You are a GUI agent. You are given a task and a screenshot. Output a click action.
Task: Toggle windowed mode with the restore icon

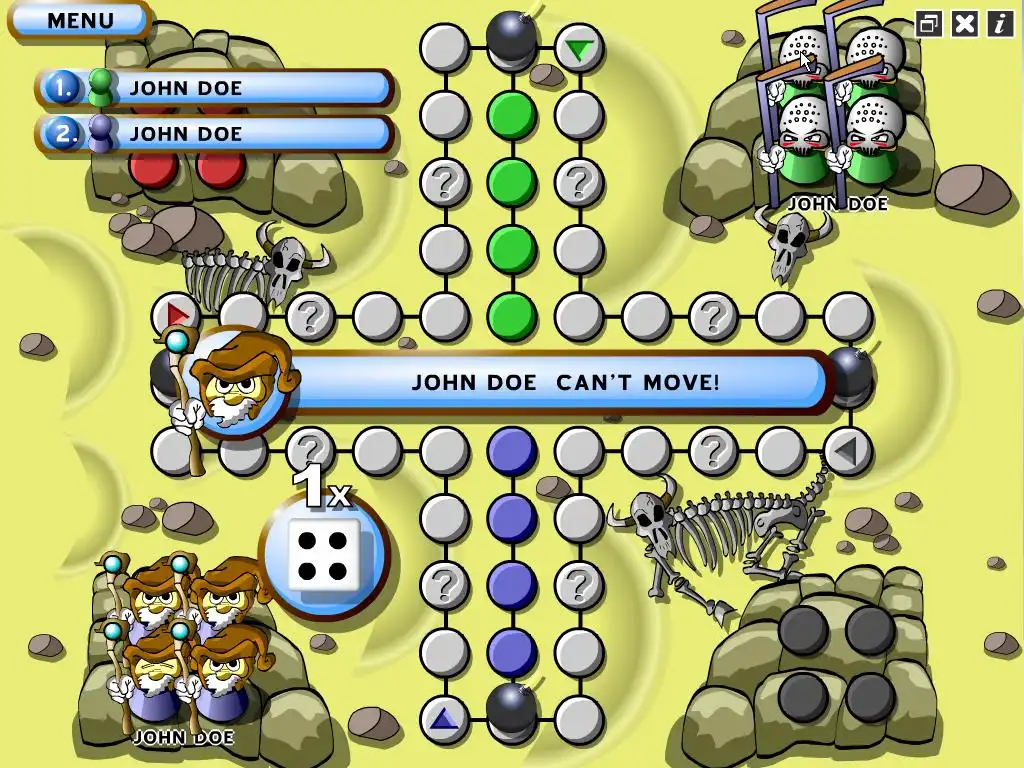pos(929,24)
